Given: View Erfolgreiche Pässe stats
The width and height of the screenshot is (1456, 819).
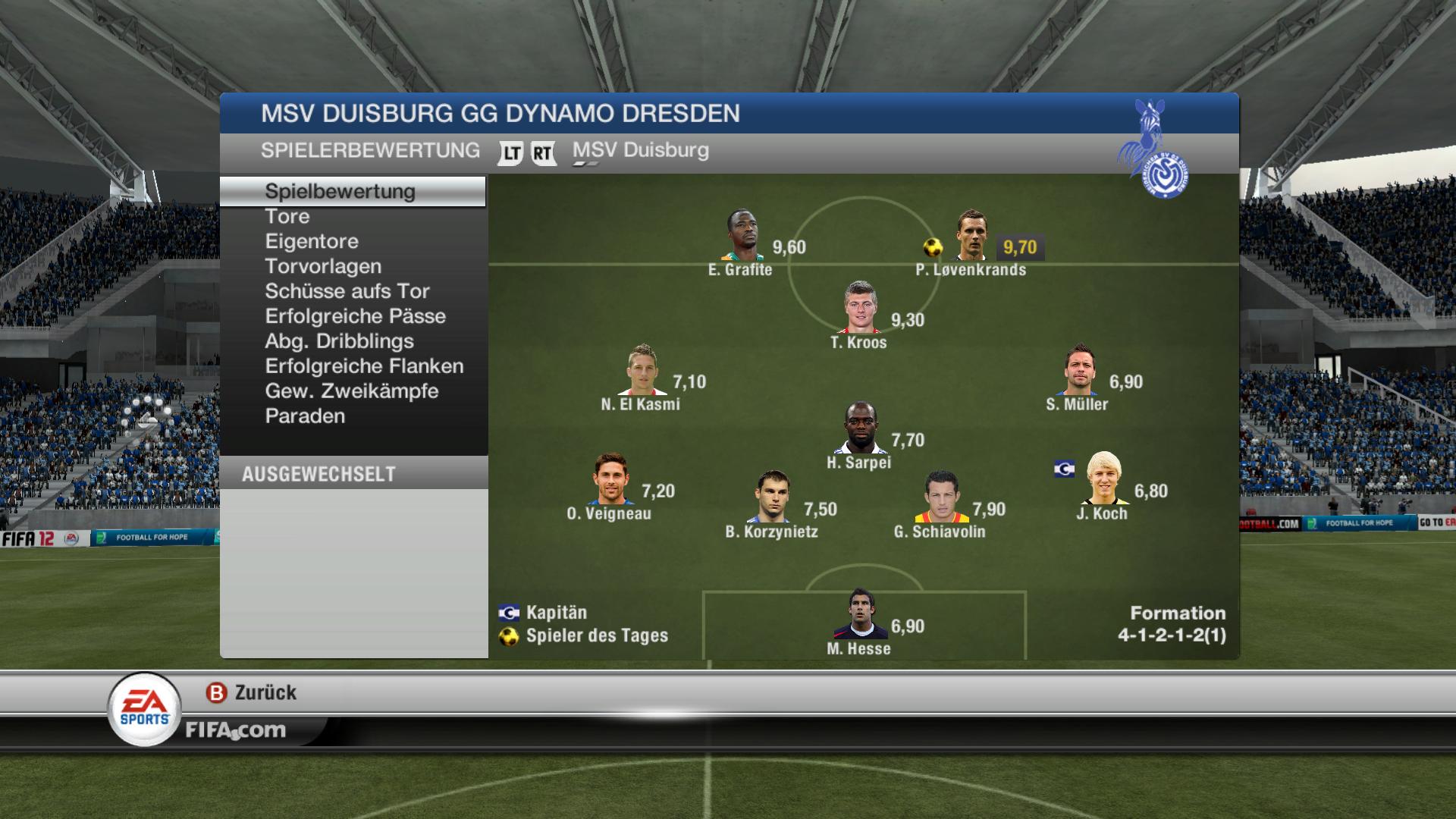Looking at the screenshot, I should 355,317.
